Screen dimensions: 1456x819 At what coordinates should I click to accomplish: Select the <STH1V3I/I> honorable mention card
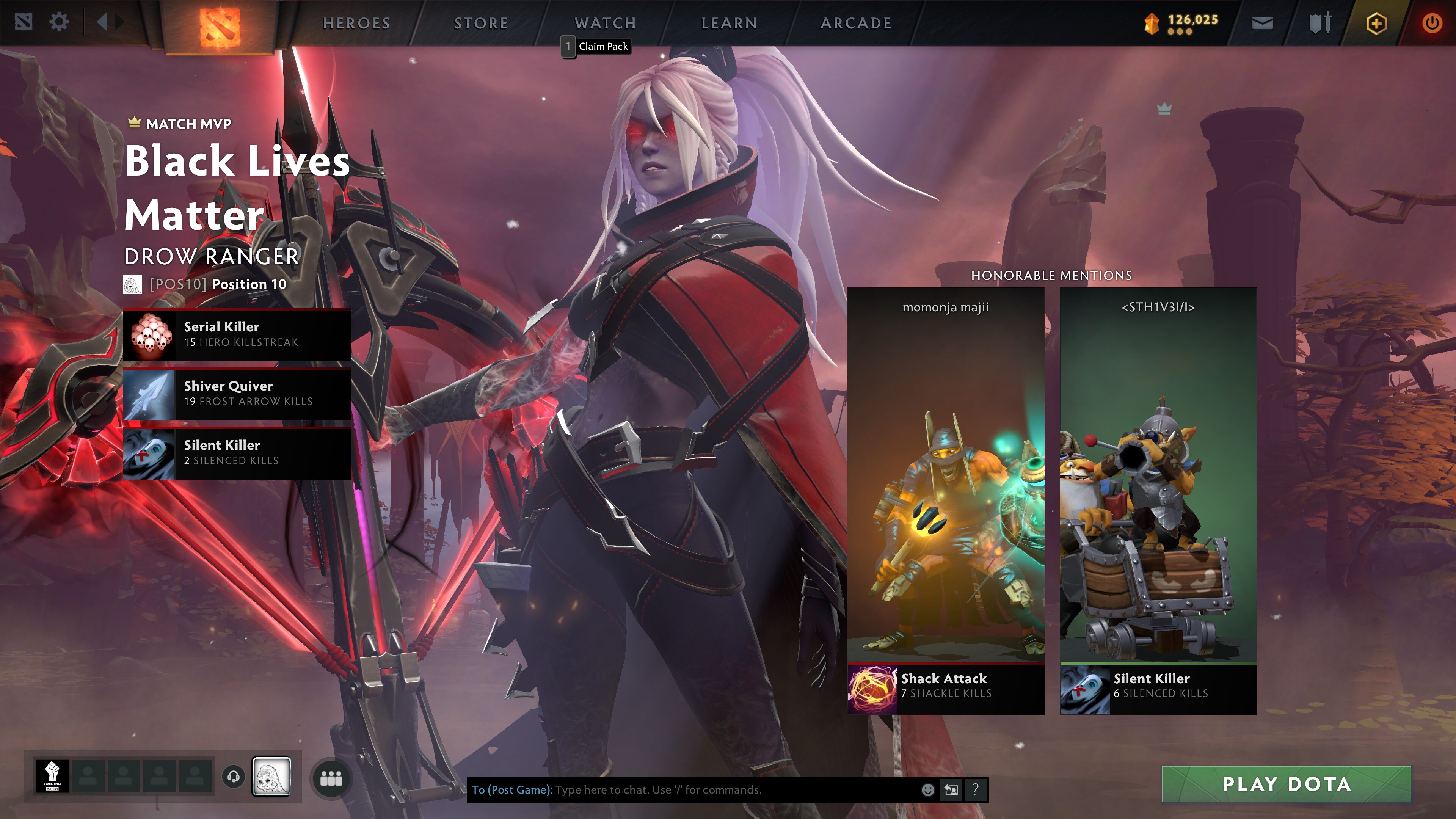(1158, 500)
